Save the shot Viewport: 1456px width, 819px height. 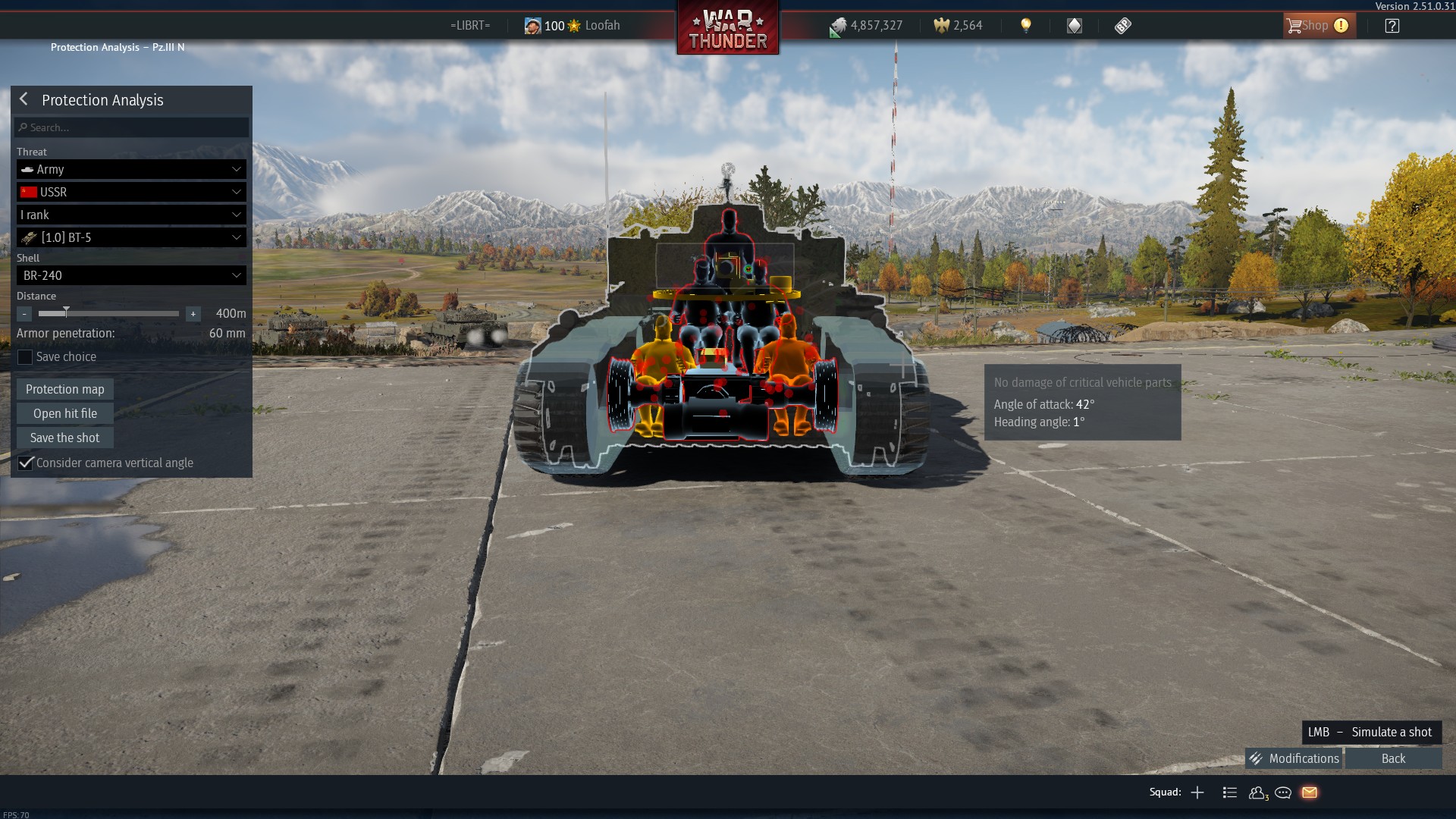pyautogui.click(x=65, y=438)
